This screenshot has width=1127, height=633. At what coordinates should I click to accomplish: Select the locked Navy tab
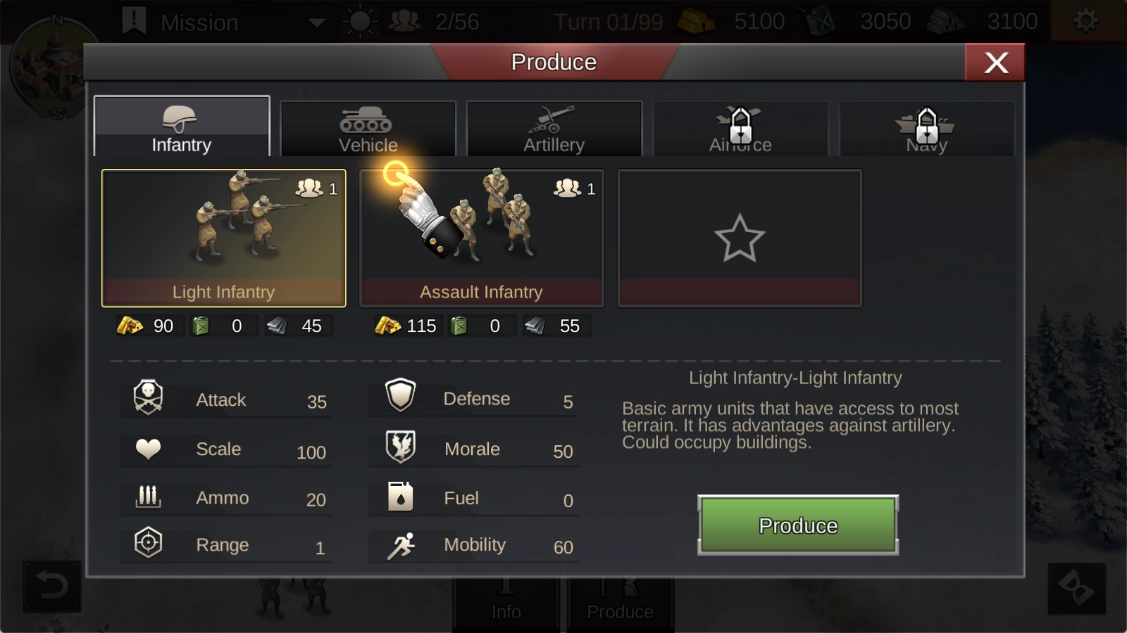926,129
